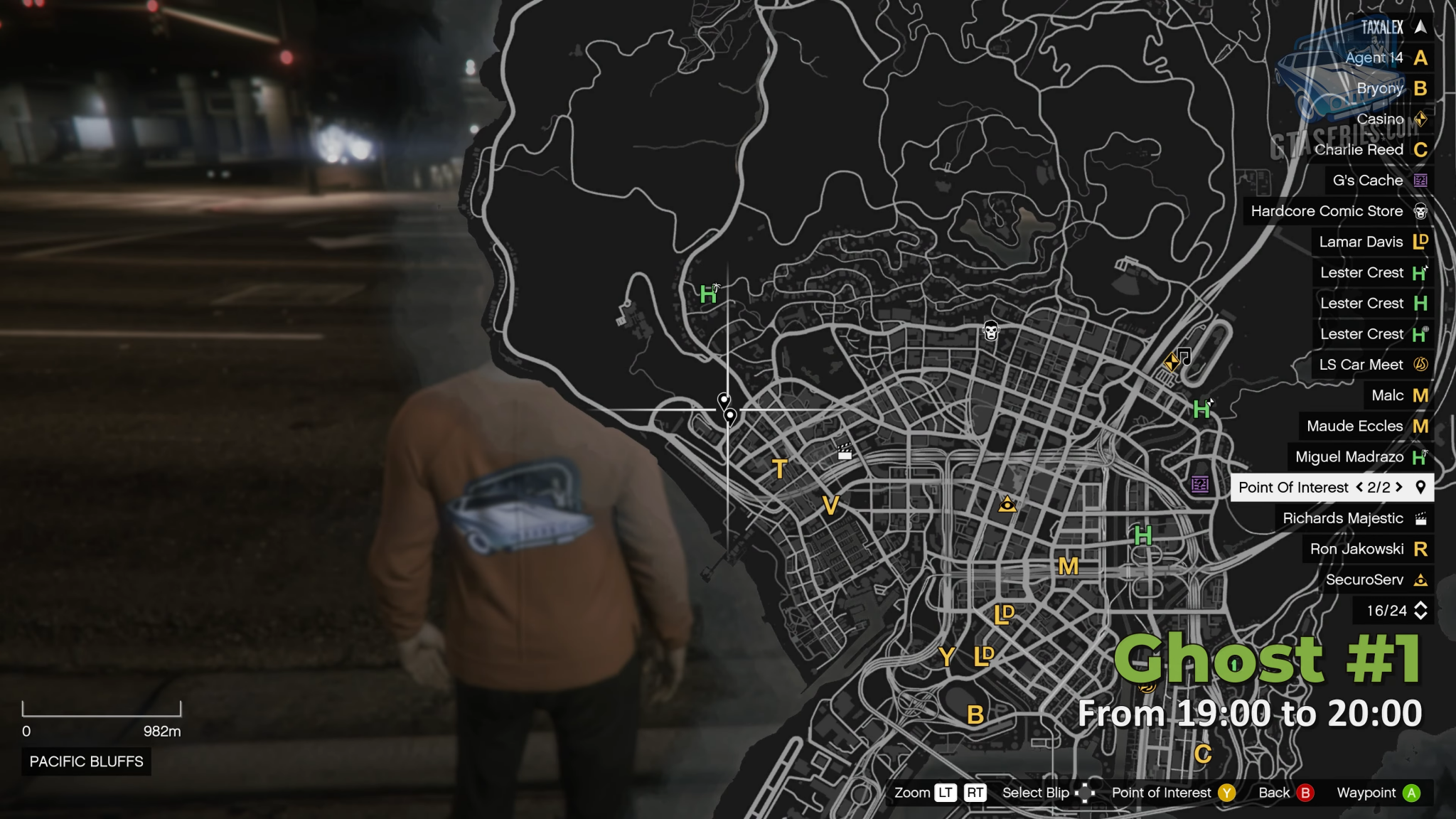The width and height of the screenshot is (1456, 819).
Task: Click the right arrow on Point Of Interest 2/2
Action: coord(1398,488)
